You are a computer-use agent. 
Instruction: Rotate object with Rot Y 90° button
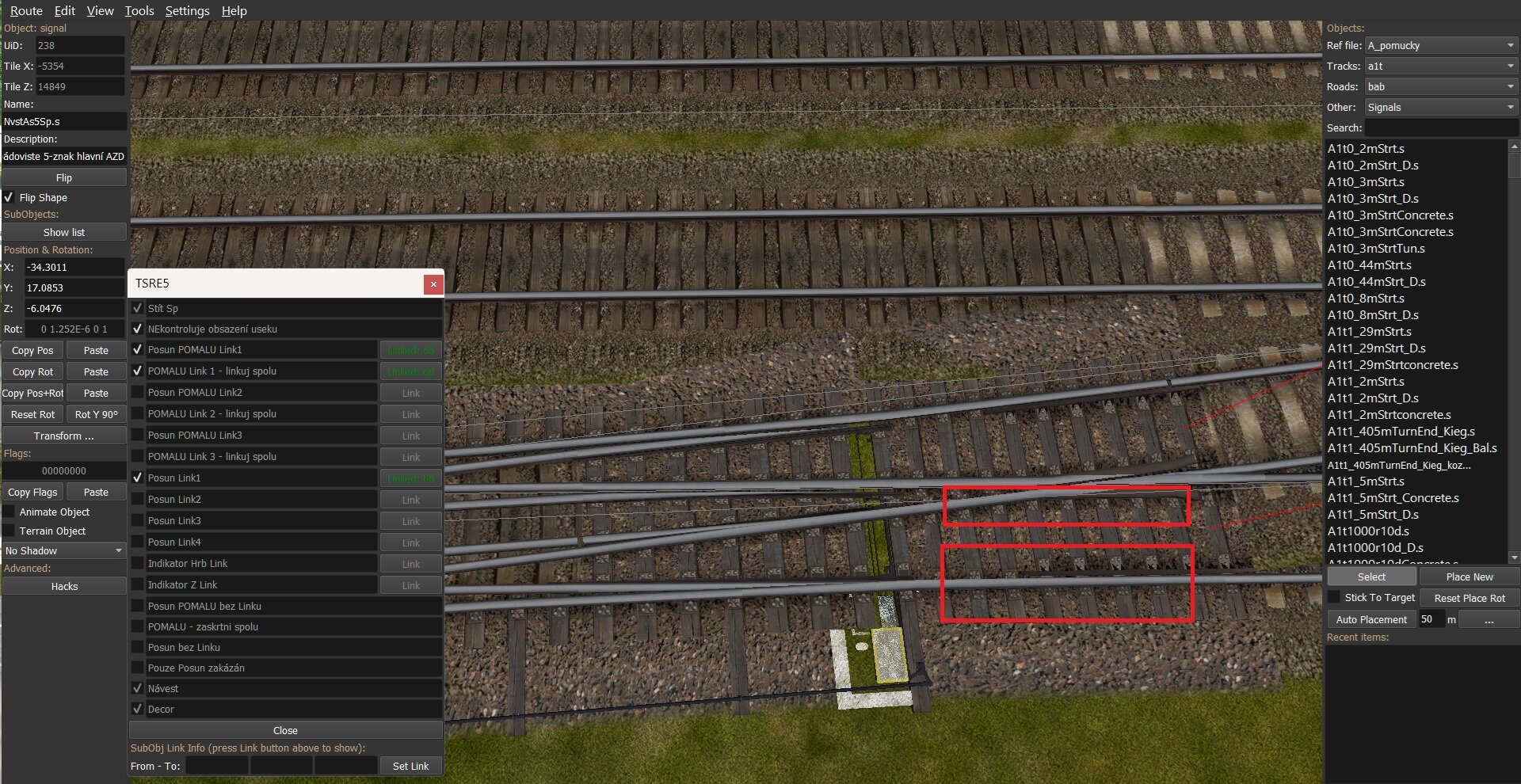coord(96,414)
